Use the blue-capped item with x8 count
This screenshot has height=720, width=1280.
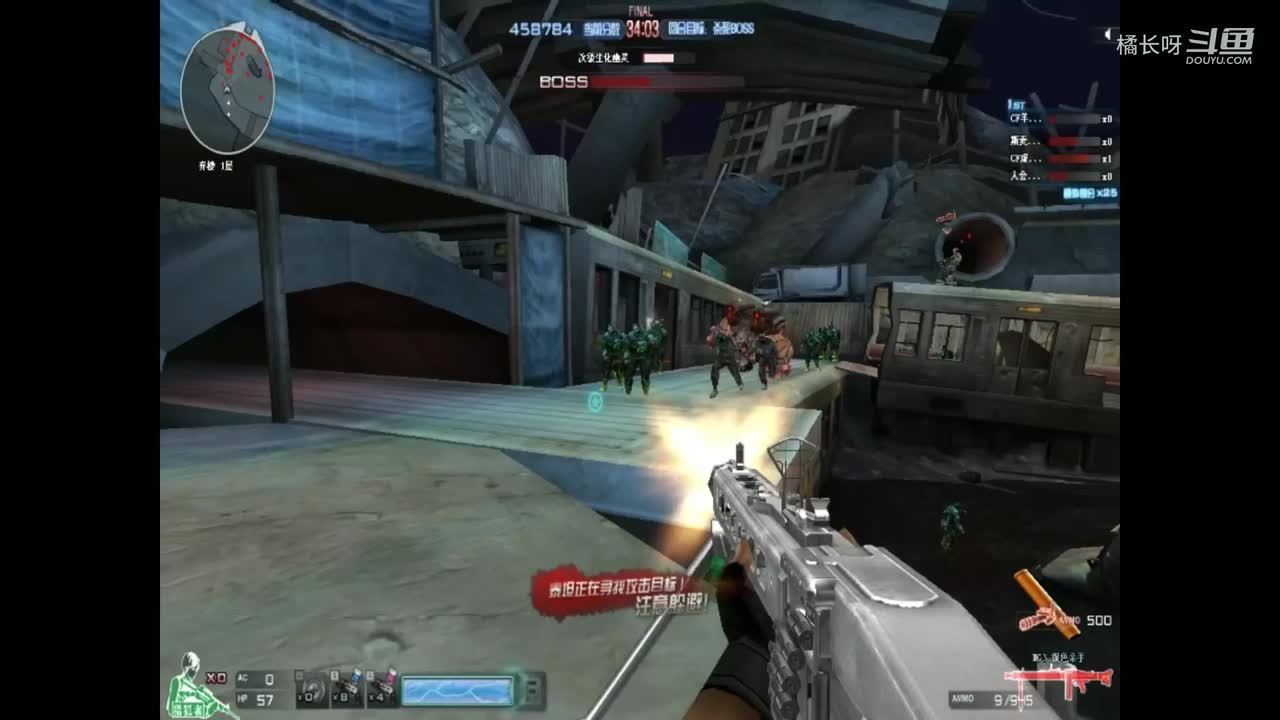[x=347, y=690]
